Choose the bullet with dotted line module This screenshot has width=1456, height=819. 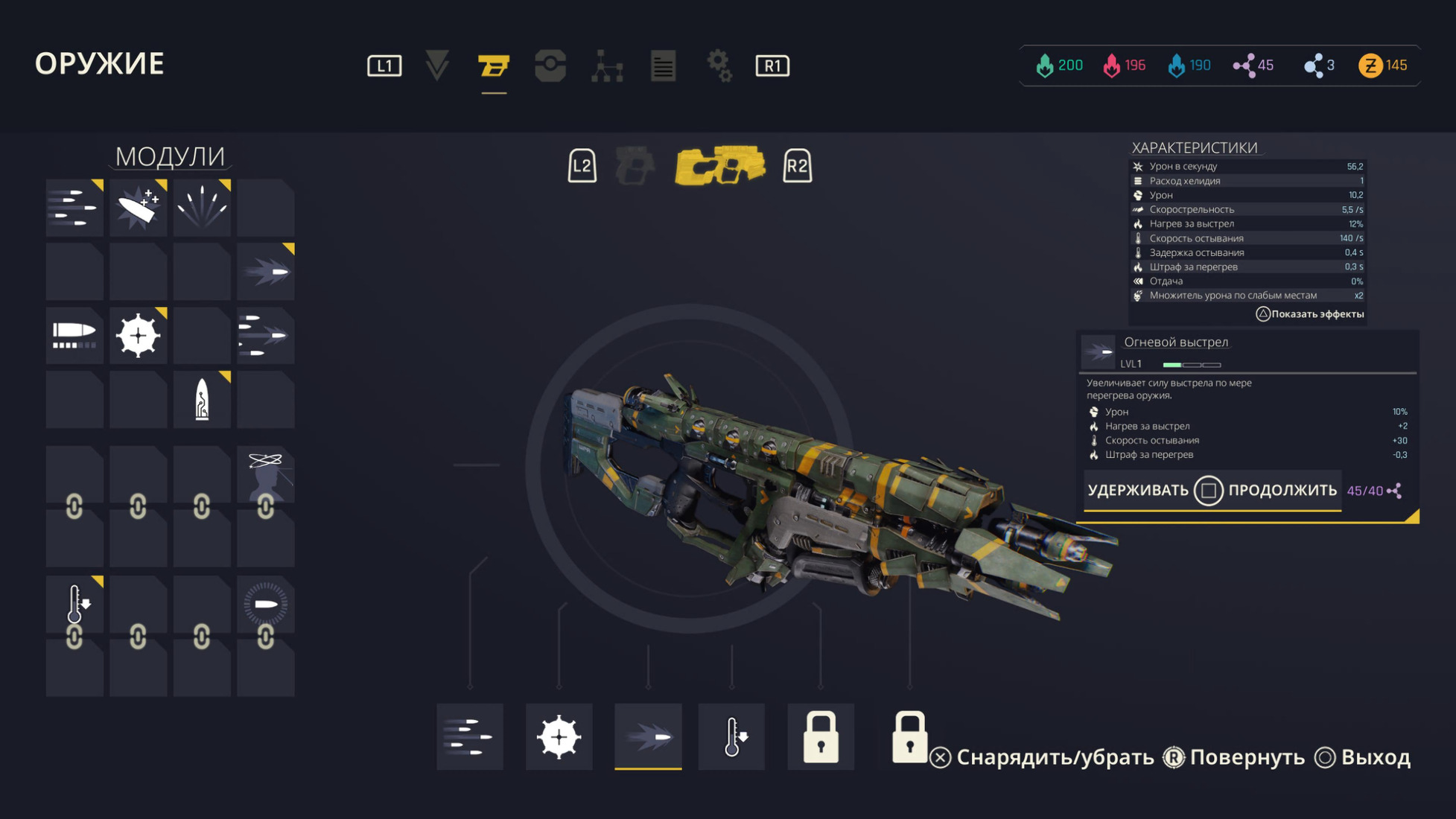(74, 335)
